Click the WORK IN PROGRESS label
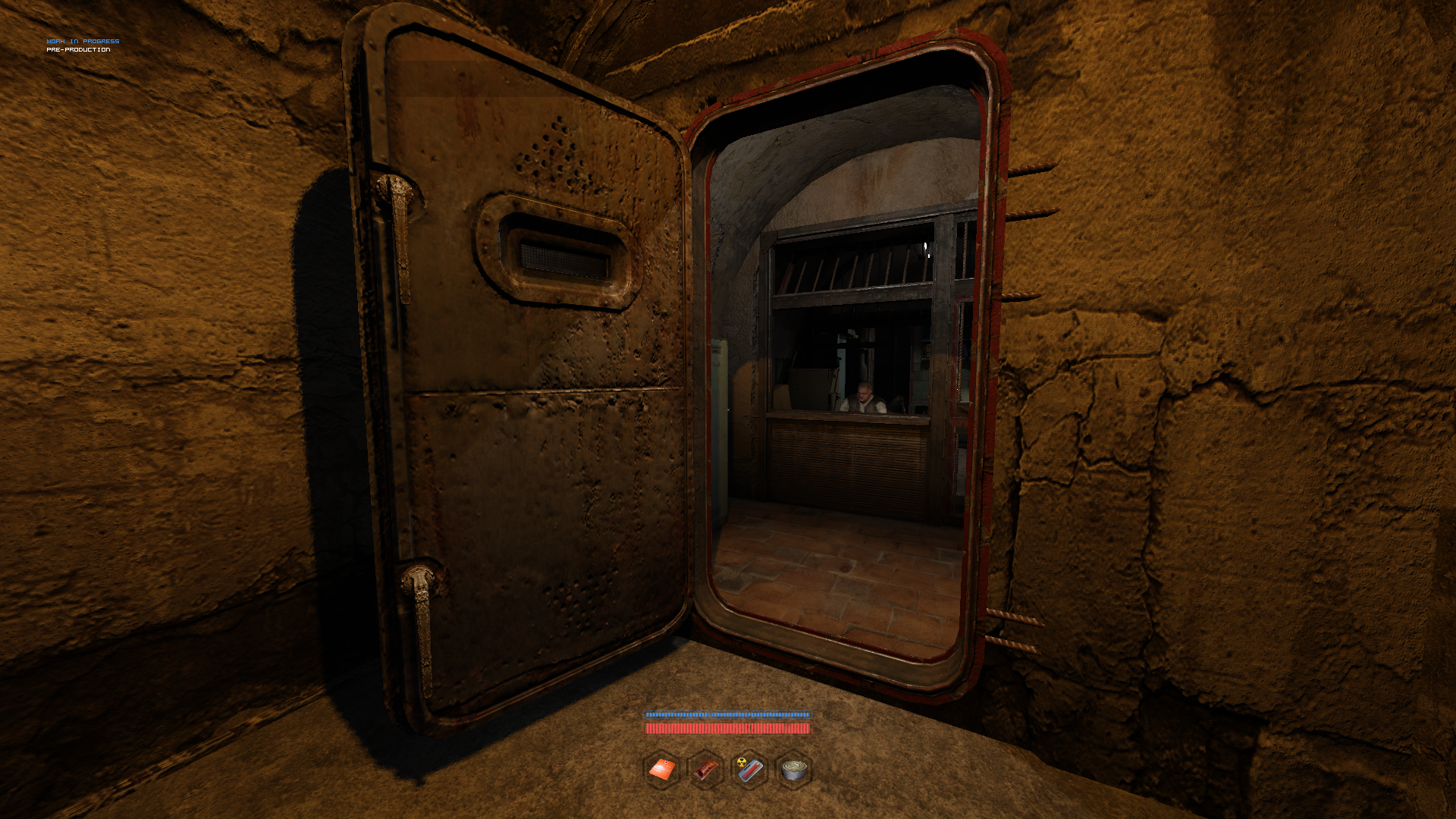1456x819 pixels. [x=83, y=42]
